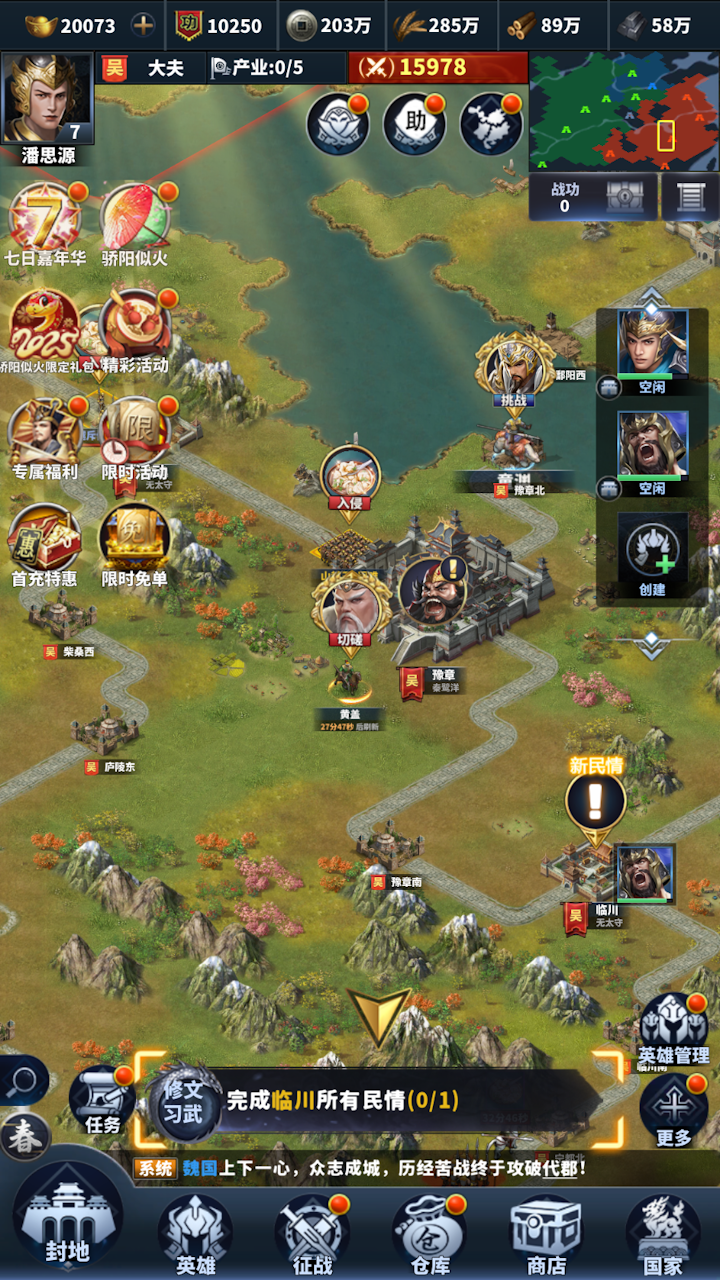Image resolution: width=720 pixels, height=1280 pixels.
Task: Open the 仓库 warehouse tab
Action: coord(429,1232)
